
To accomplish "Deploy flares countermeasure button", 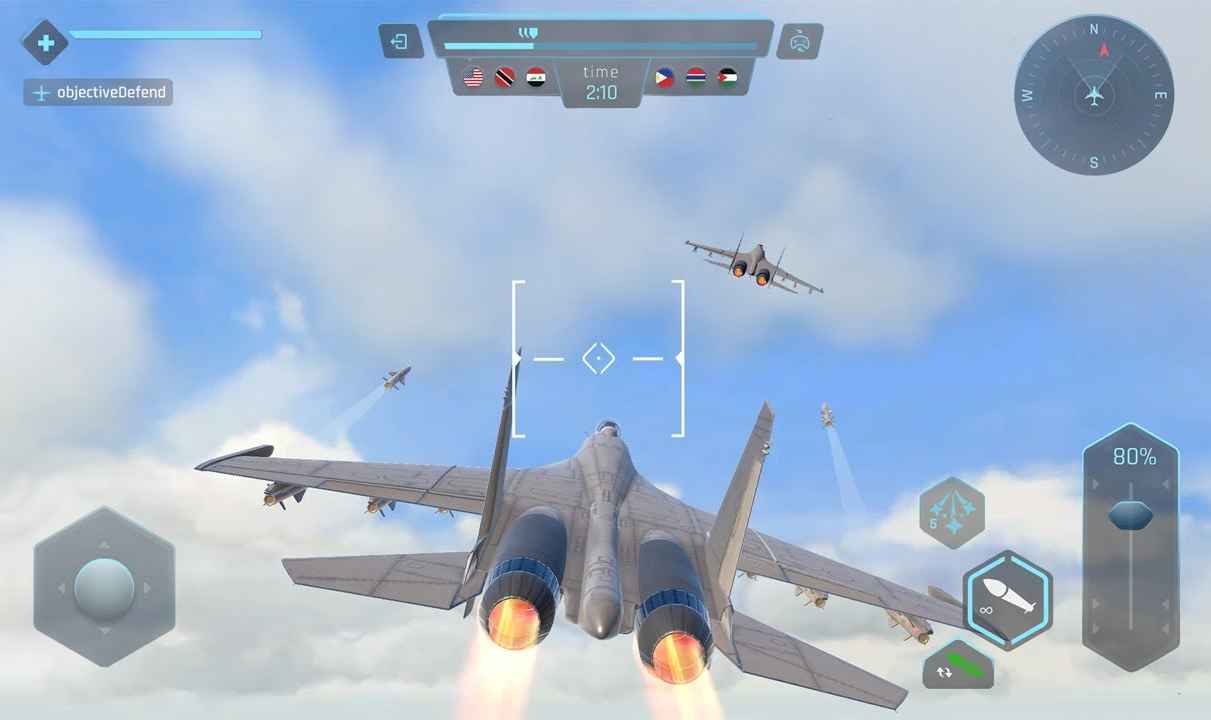I will [x=951, y=512].
